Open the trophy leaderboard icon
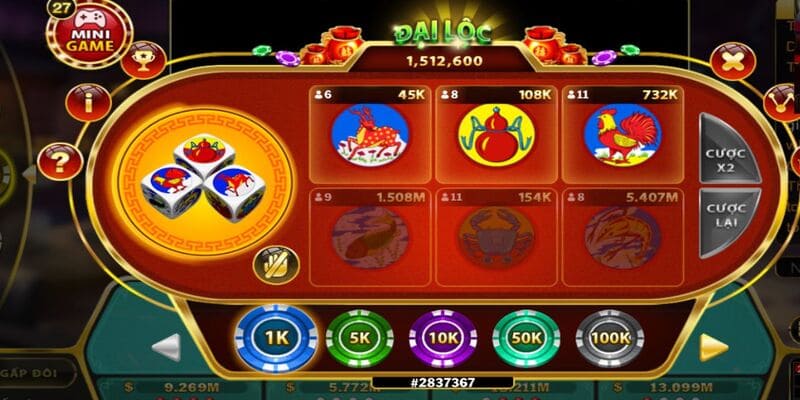Screen dimensions: 800x400 point(143,58)
